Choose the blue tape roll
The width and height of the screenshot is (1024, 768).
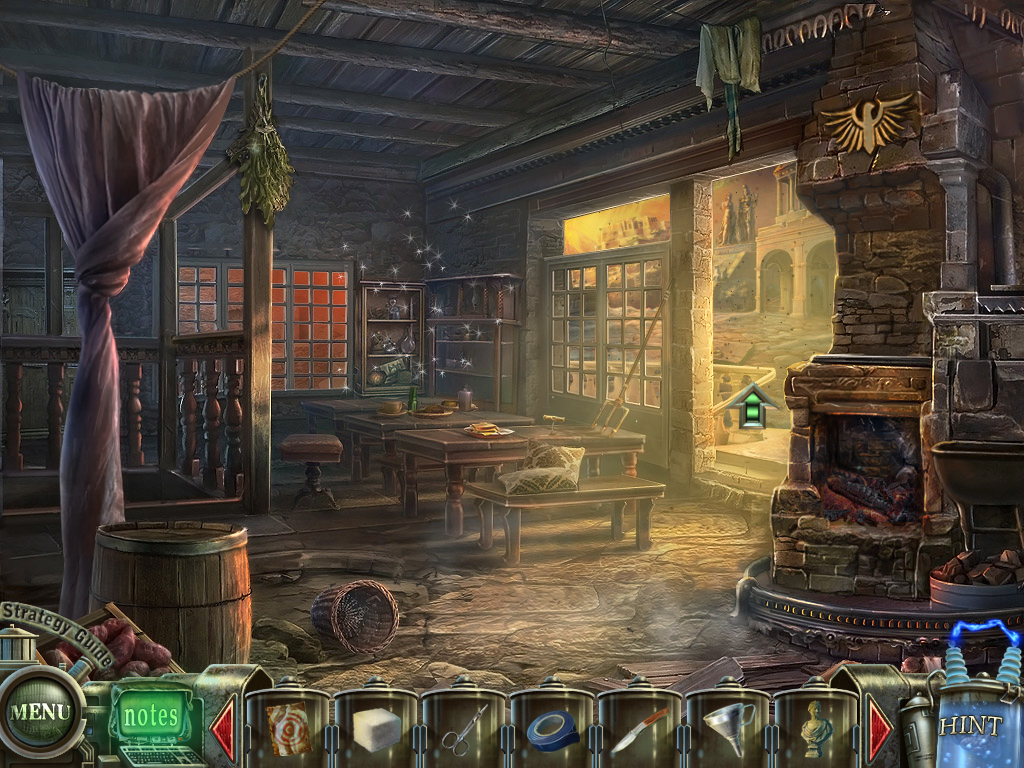click(x=553, y=730)
